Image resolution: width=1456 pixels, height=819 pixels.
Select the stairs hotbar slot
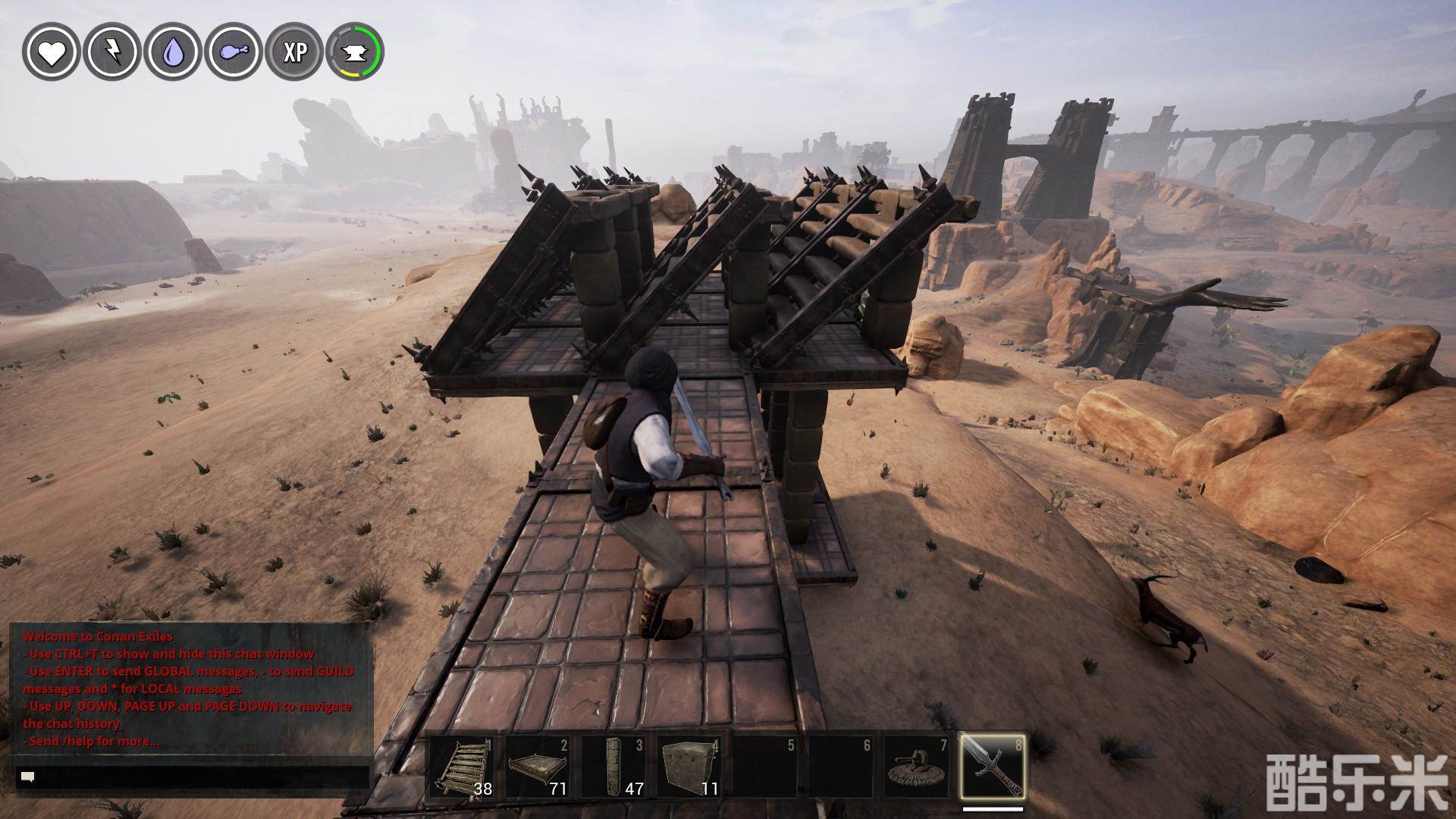462,767
